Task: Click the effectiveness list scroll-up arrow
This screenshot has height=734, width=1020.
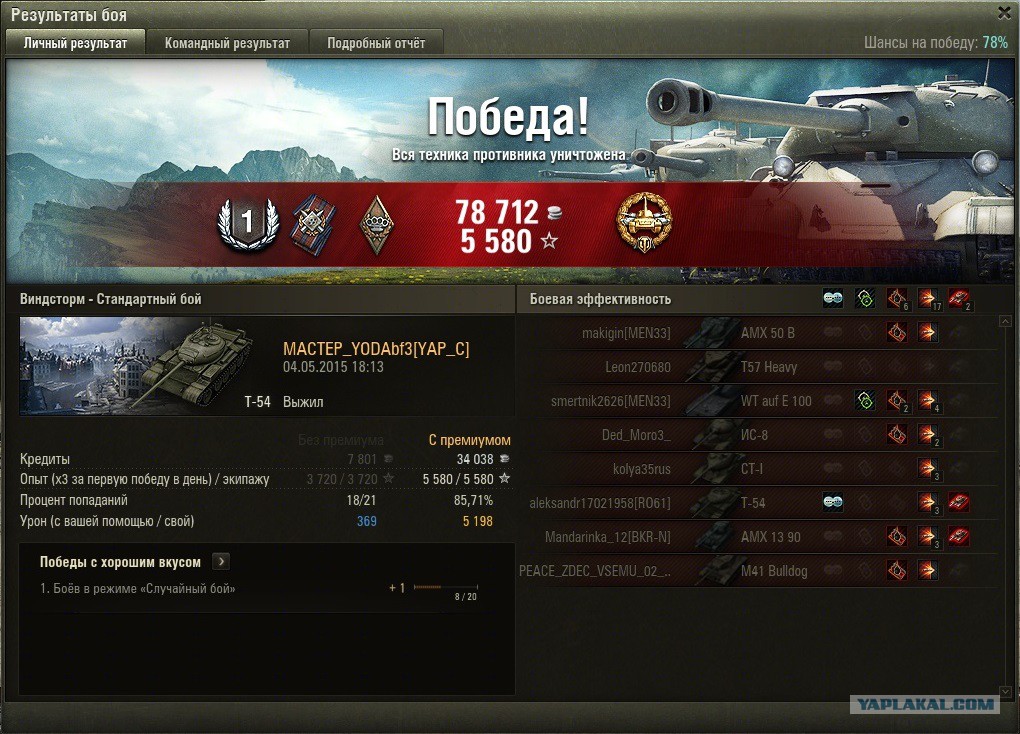Action: tap(1005, 322)
